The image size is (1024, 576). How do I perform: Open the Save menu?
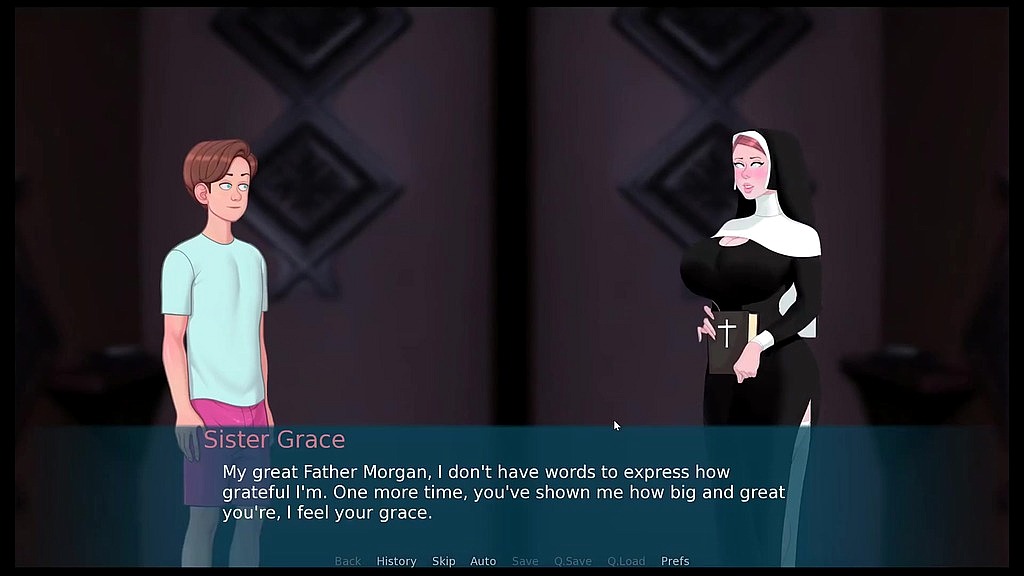[525, 561]
